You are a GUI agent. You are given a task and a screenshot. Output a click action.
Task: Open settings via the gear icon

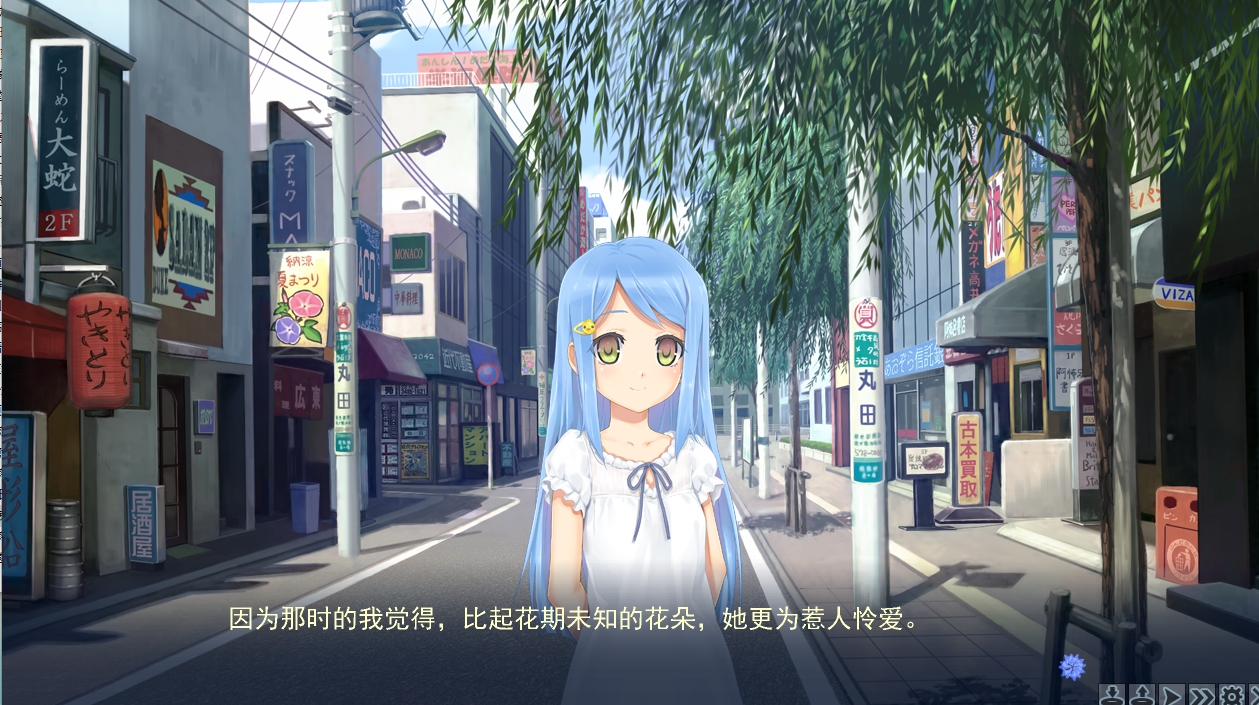(1232, 695)
